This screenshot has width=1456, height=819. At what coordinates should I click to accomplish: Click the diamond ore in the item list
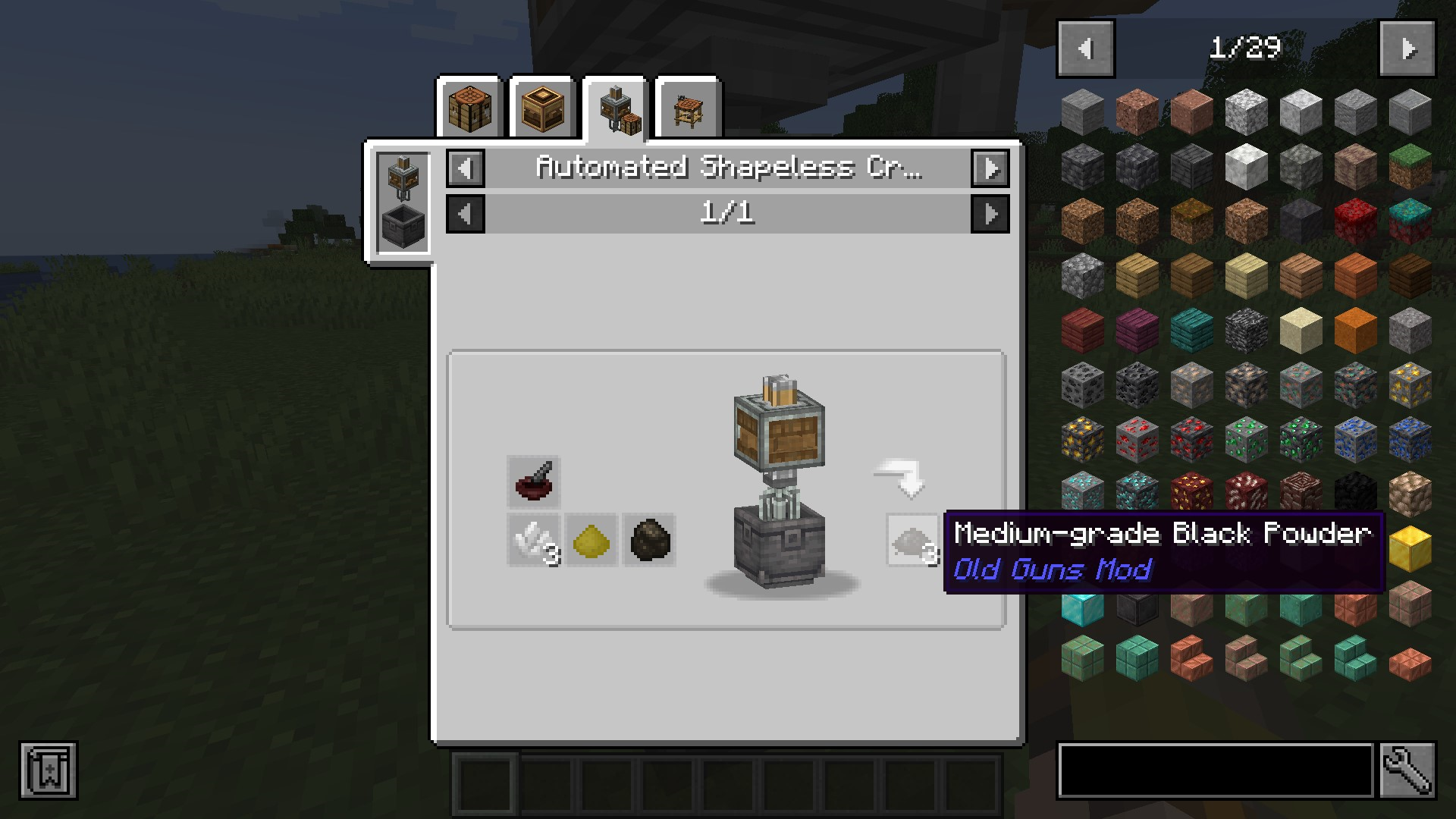pos(1082,493)
